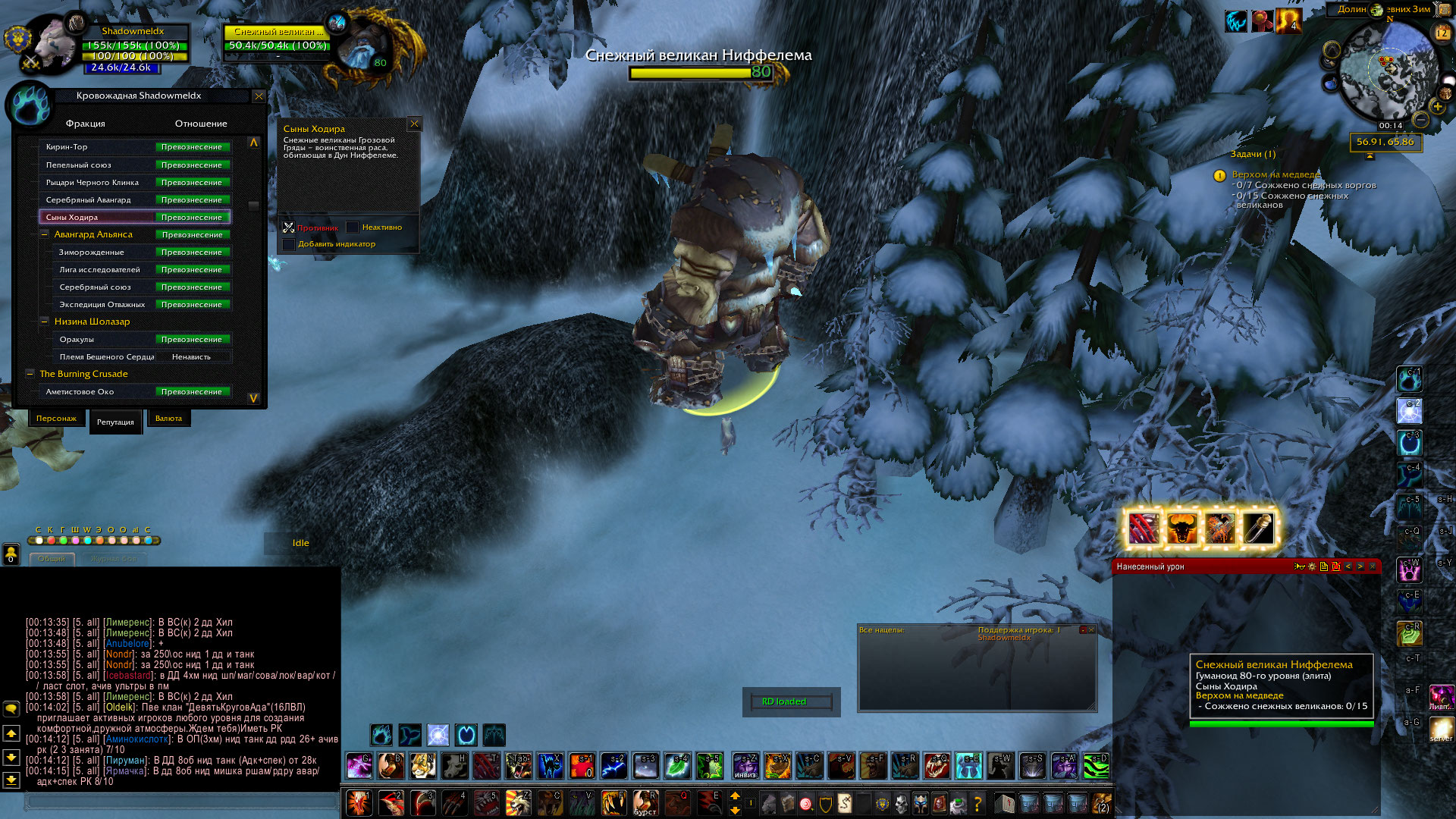
Task: Use the bull head quest ability icon
Action: (x=1181, y=529)
